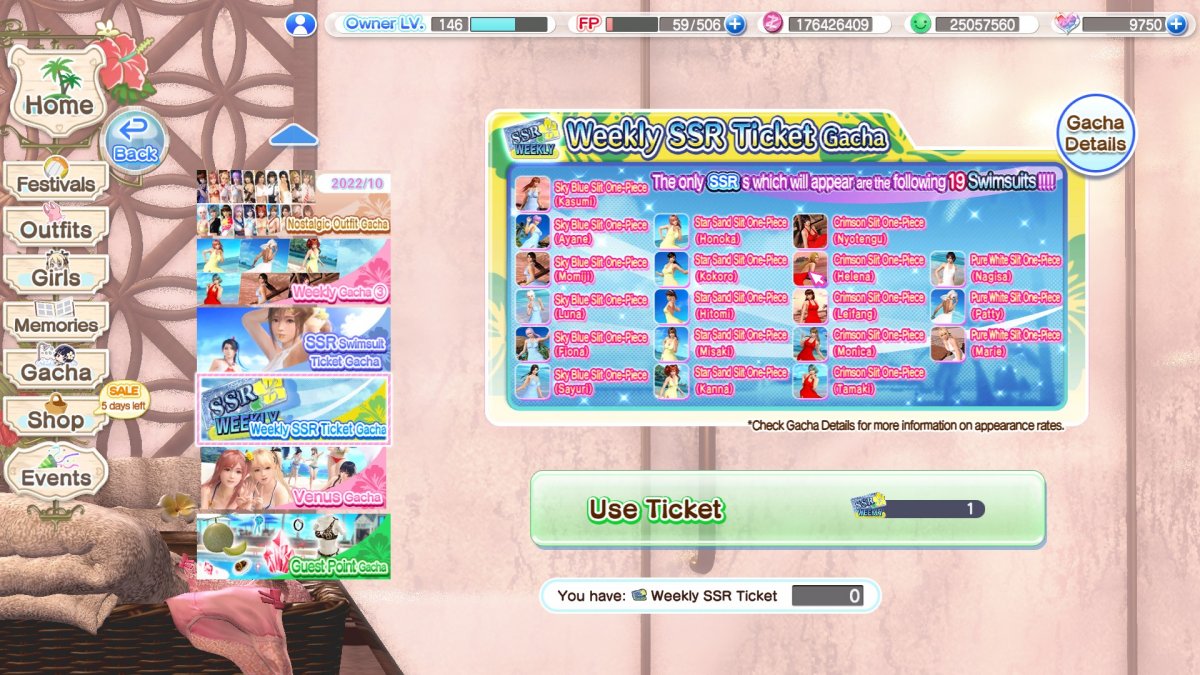
Task: Open Gacha Details
Action: coord(1095,134)
